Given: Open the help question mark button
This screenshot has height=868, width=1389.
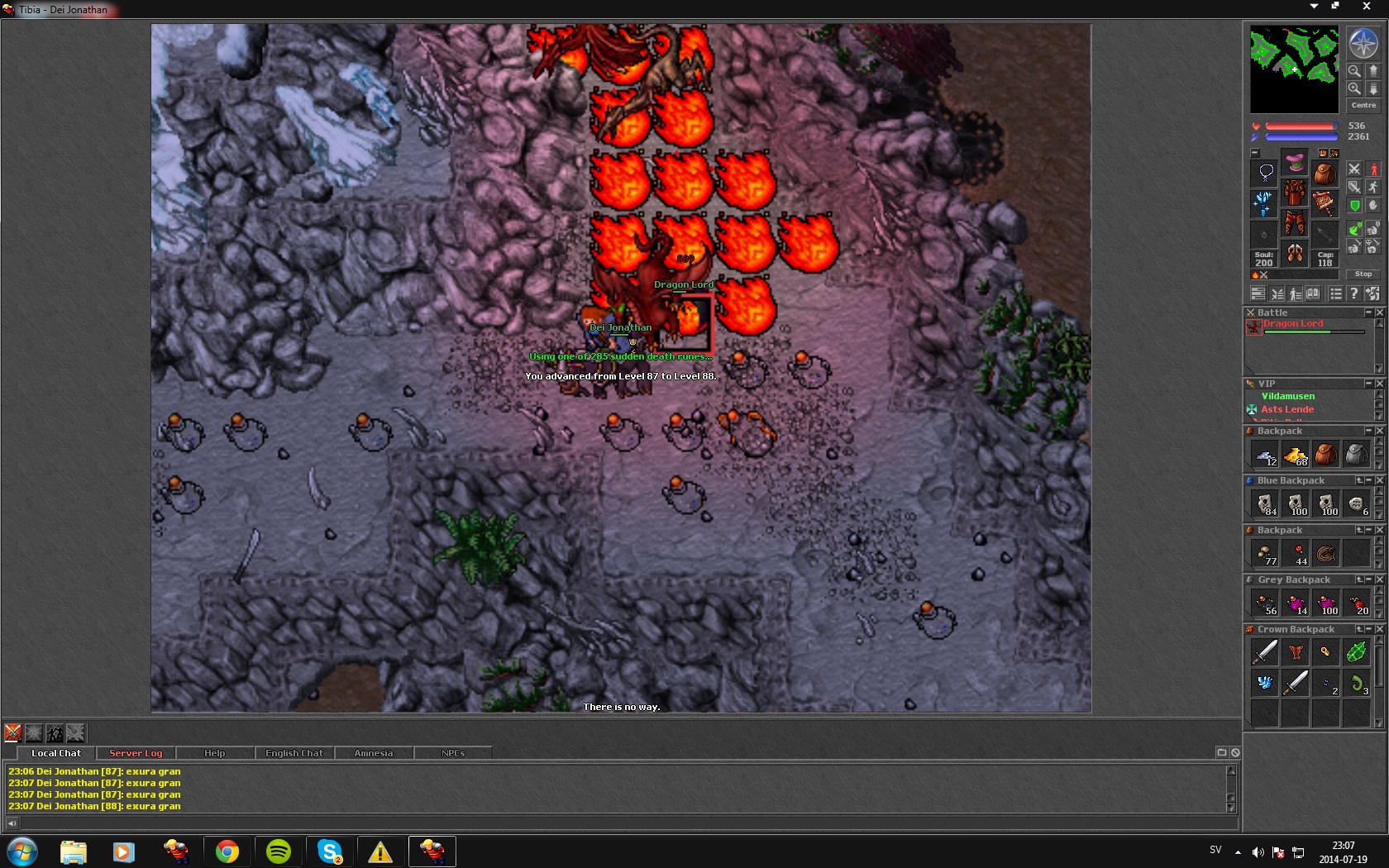Looking at the screenshot, I should [1353, 293].
